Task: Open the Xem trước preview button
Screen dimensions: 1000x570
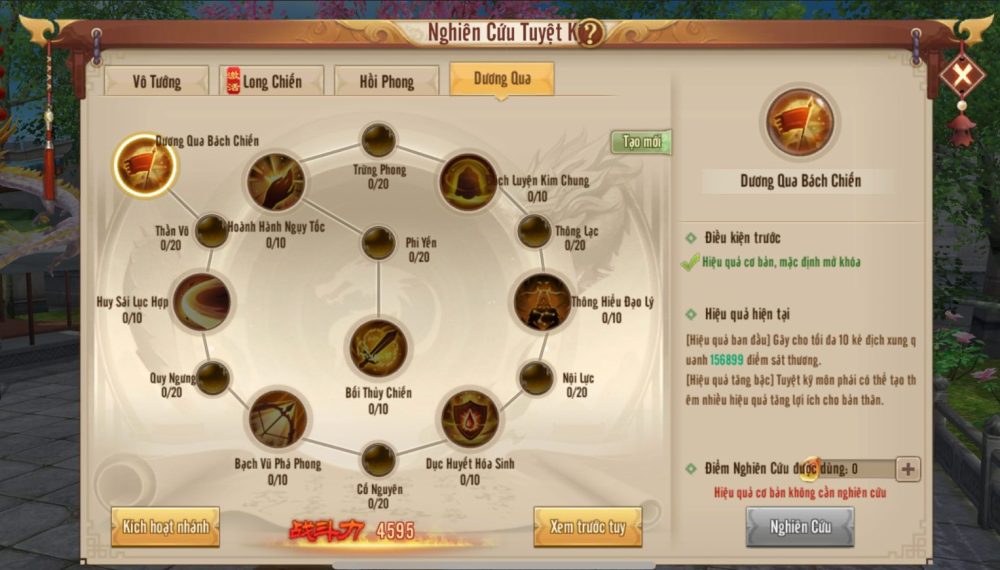Action: pos(587,527)
